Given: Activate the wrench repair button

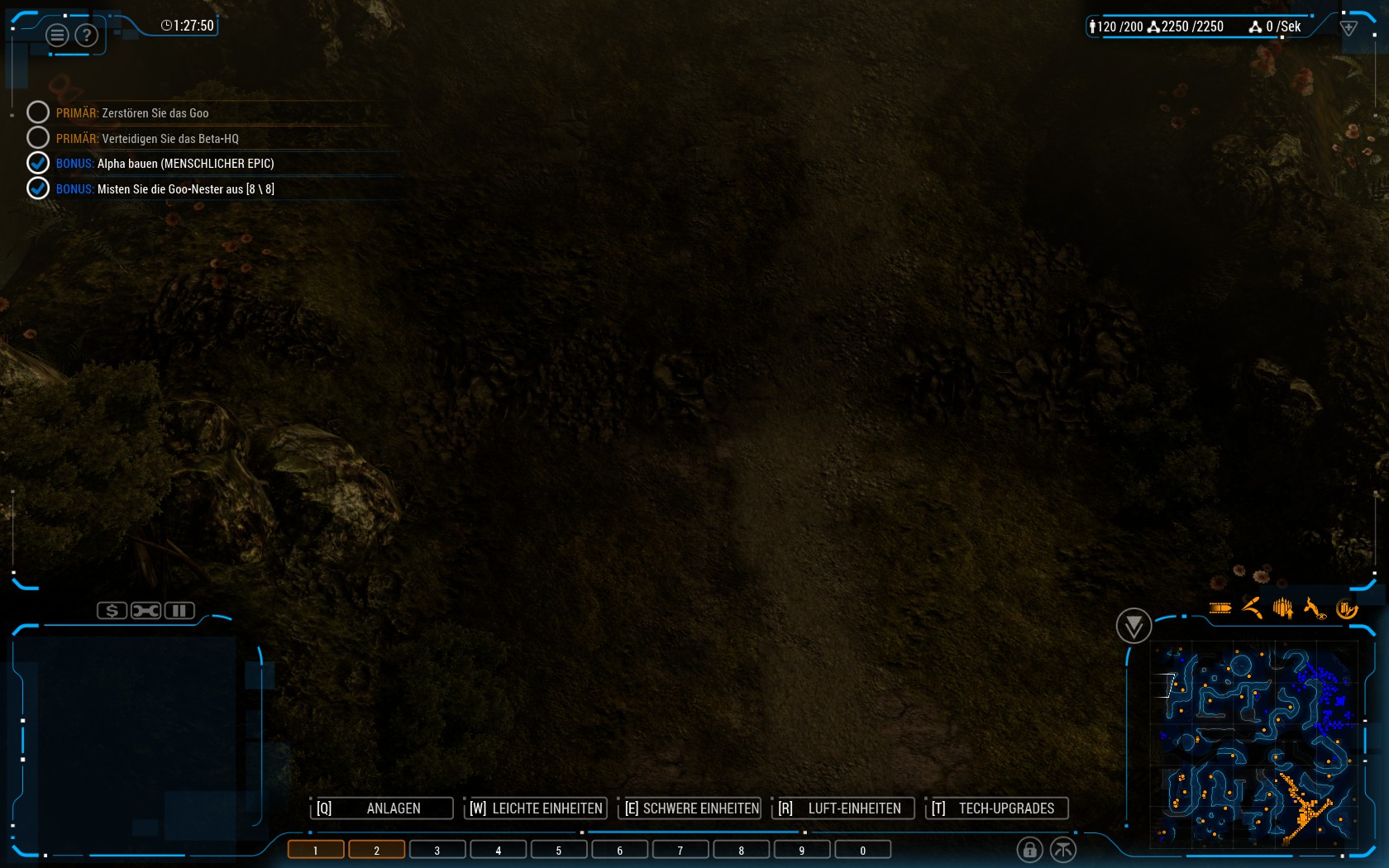Looking at the screenshot, I should (x=146, y=611).
